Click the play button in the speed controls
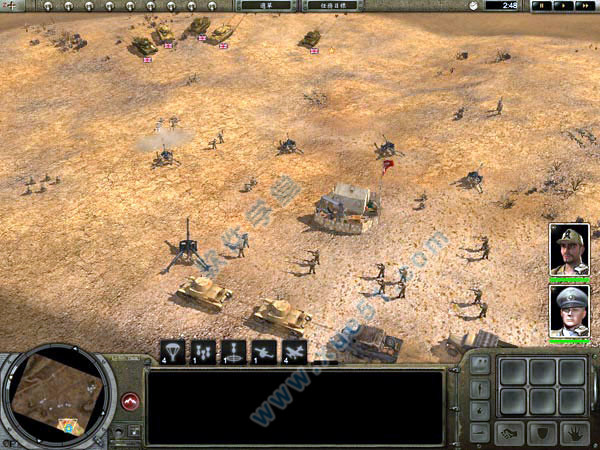 tap(560, 5)
